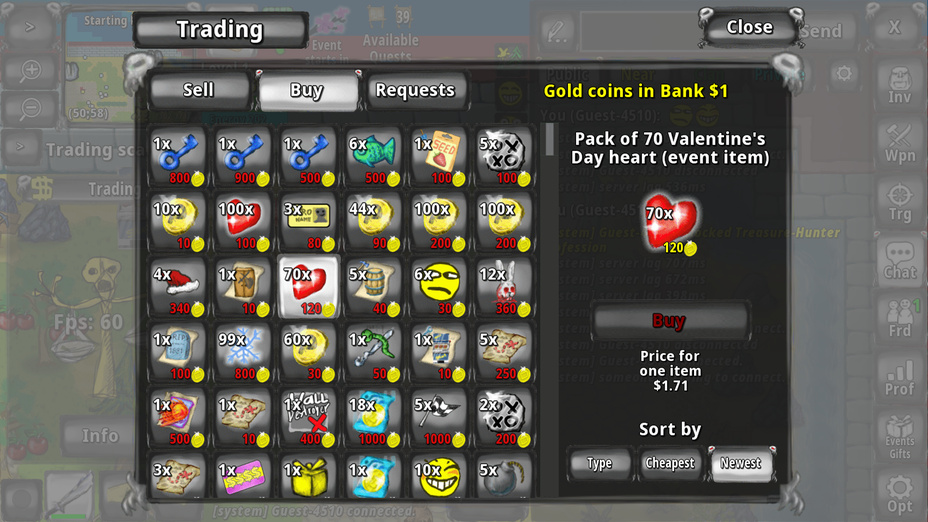The width and height of the screenshot is (928, 522).
Task: Switch to the Sell tab
Action: [199, 90]
